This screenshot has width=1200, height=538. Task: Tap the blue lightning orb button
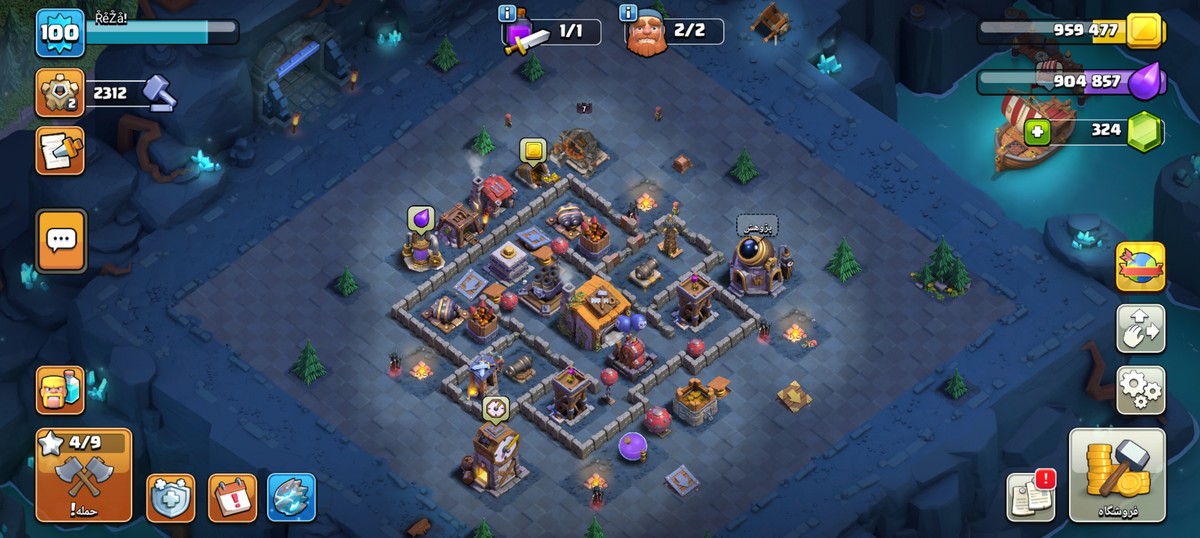[x=292, y=497]
